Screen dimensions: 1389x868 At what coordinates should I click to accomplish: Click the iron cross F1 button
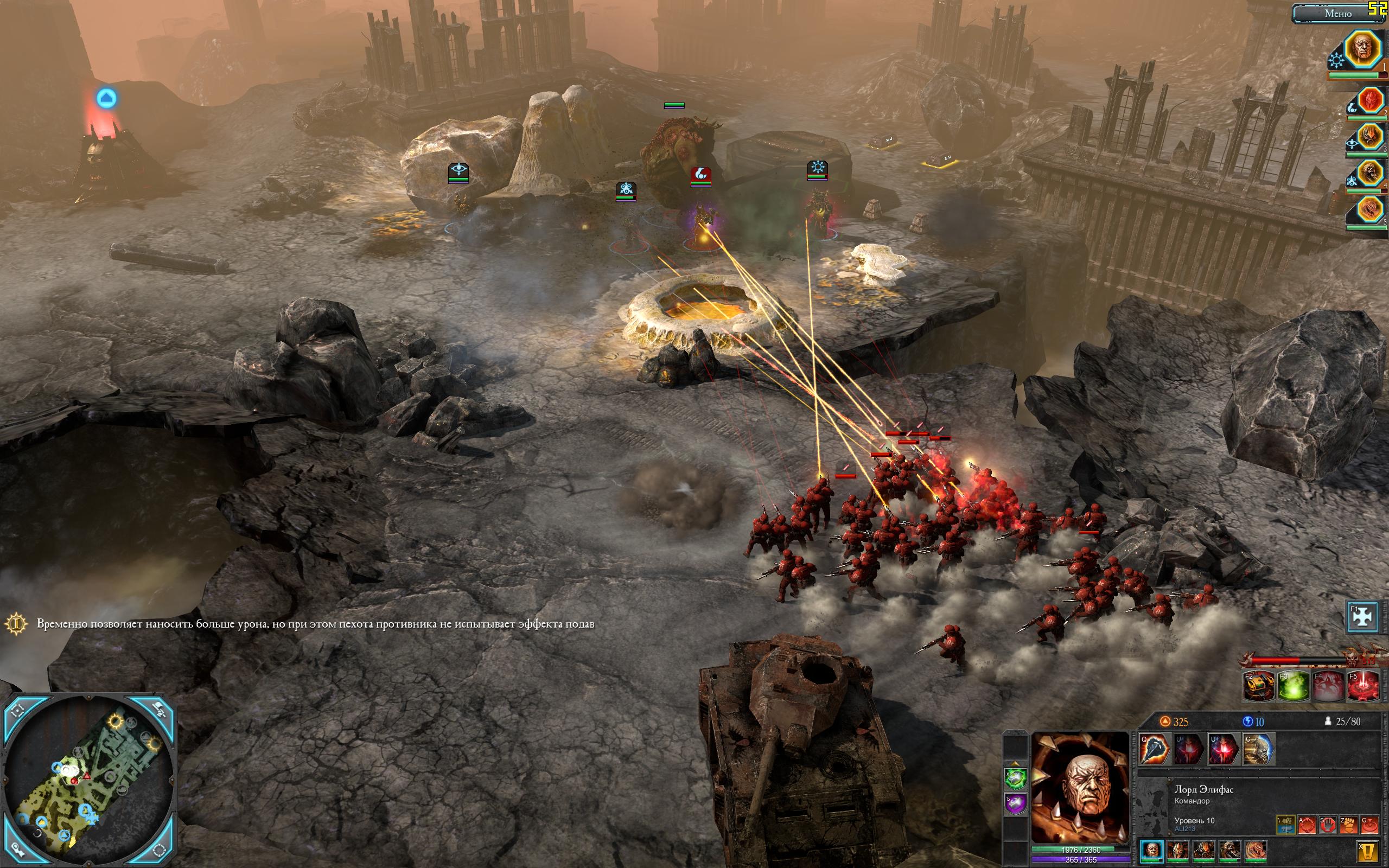pyautogui.click(x=1363, y=615)
